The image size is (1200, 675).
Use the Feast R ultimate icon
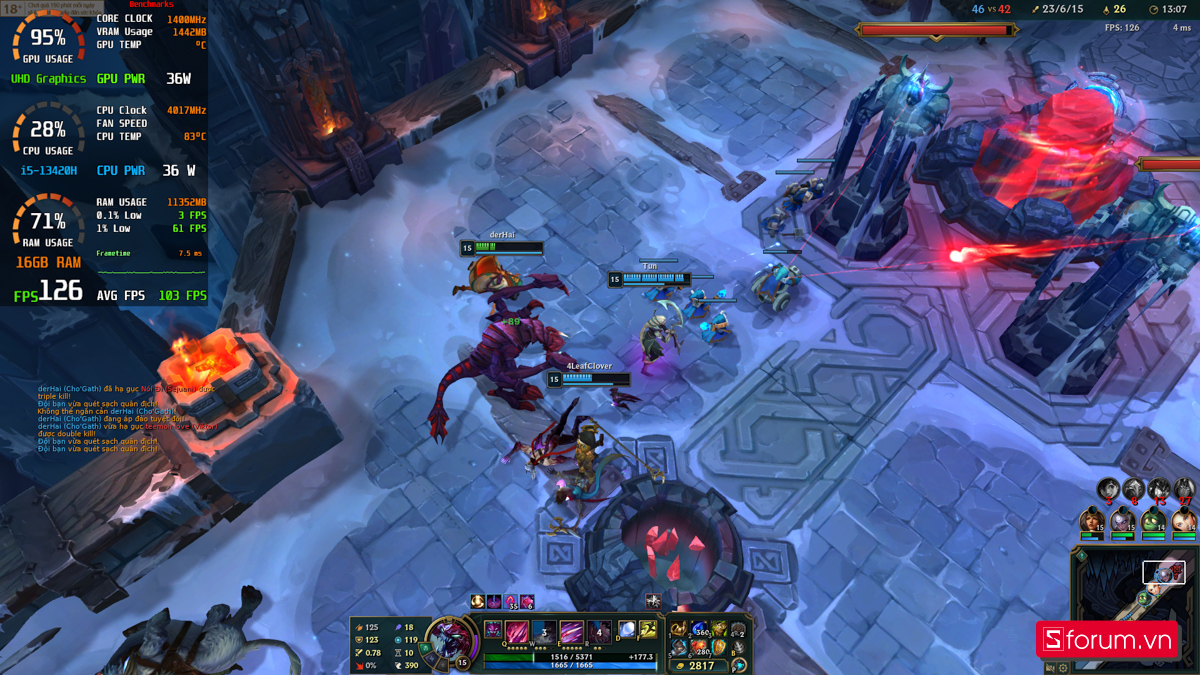point(597,632)
